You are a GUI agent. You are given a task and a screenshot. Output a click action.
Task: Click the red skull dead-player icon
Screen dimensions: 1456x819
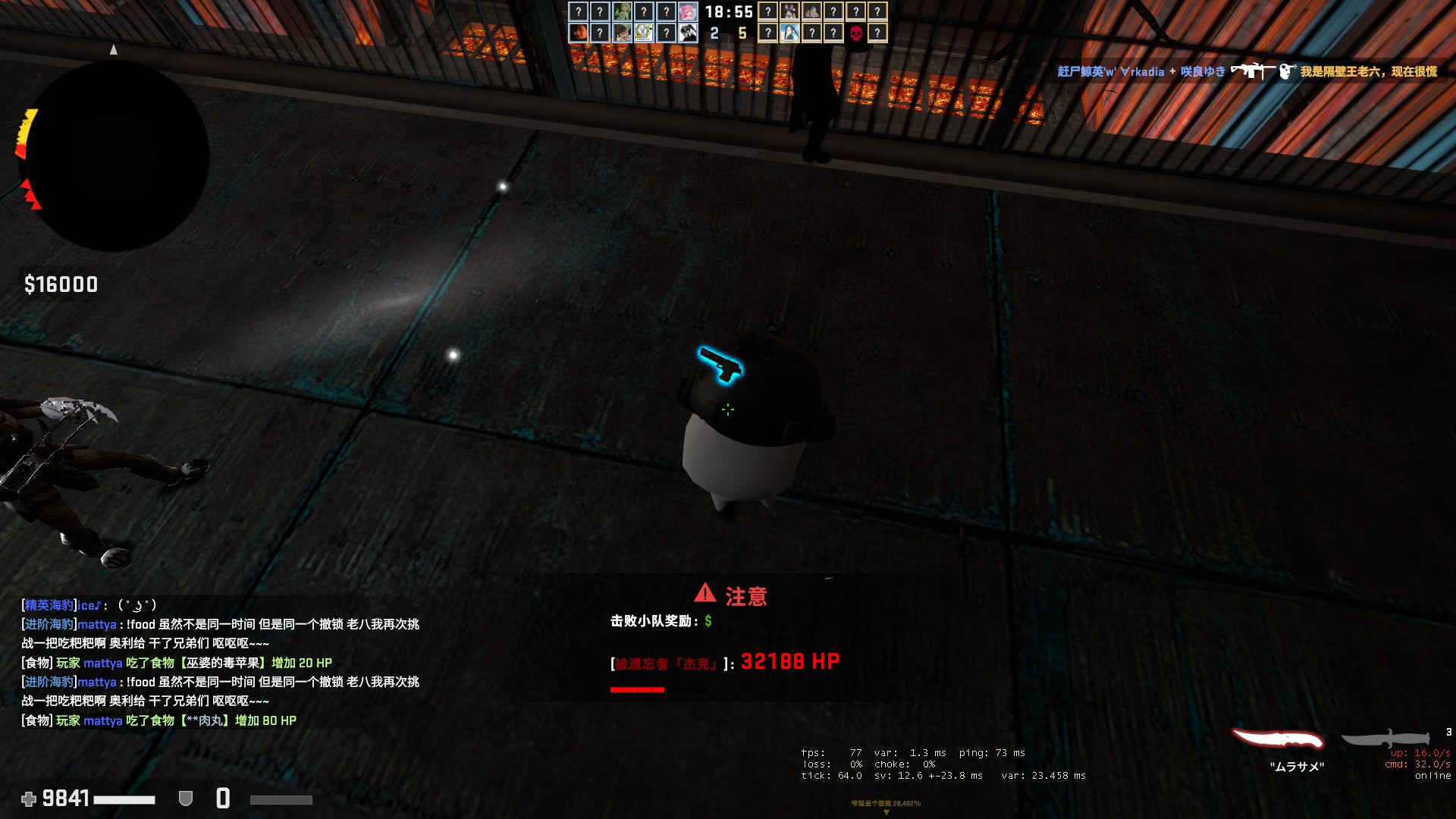point(855,33)
